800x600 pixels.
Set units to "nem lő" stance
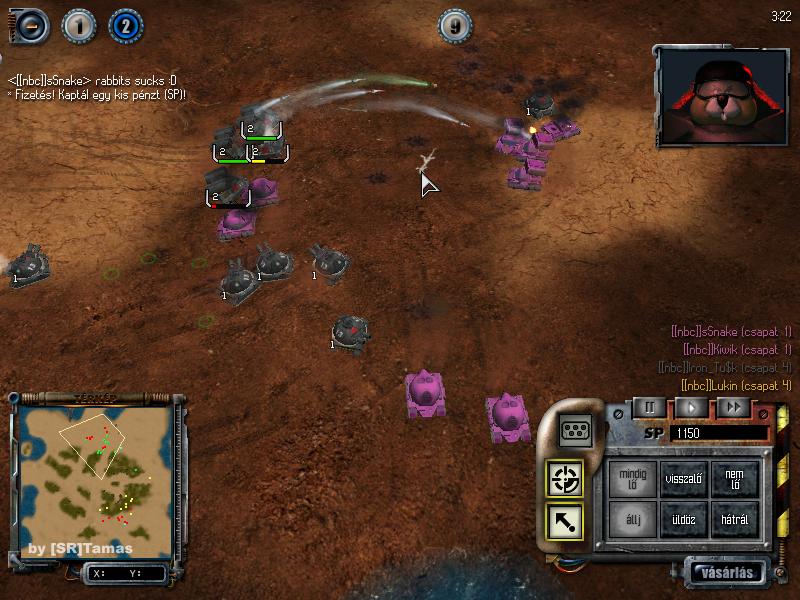(x=735, y=478)
